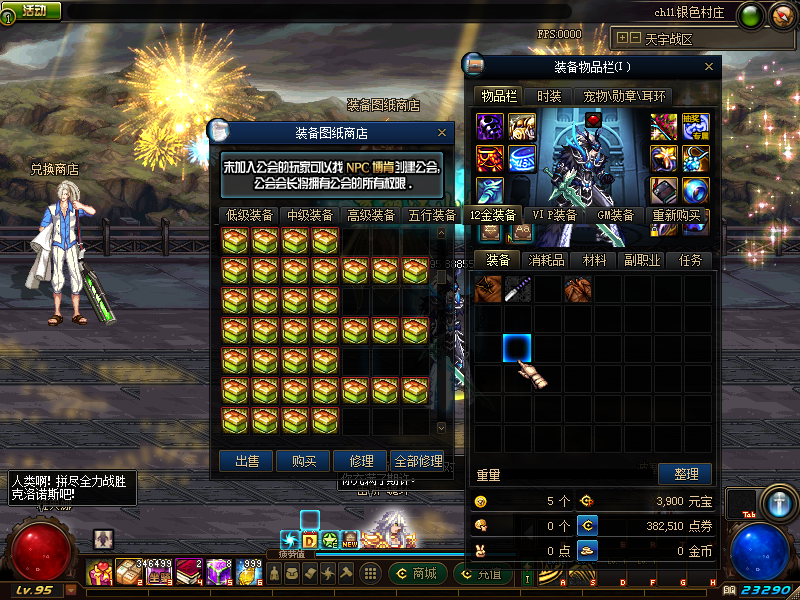Choose 全部修理 to repair all

point(418,461)
